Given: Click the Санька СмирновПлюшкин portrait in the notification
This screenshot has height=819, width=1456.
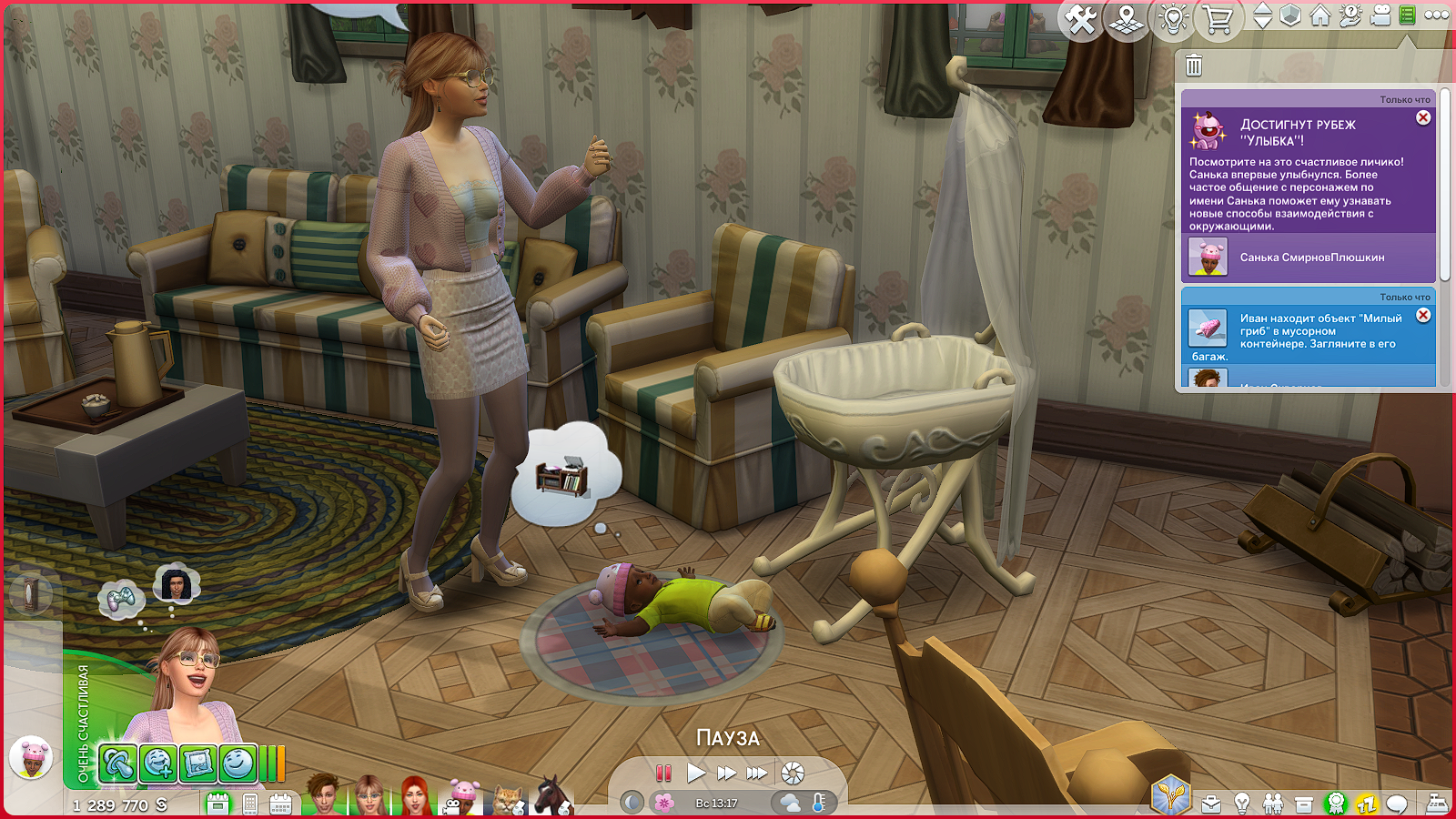Looking at the screenshot, I should click(x=1208, y=258).
